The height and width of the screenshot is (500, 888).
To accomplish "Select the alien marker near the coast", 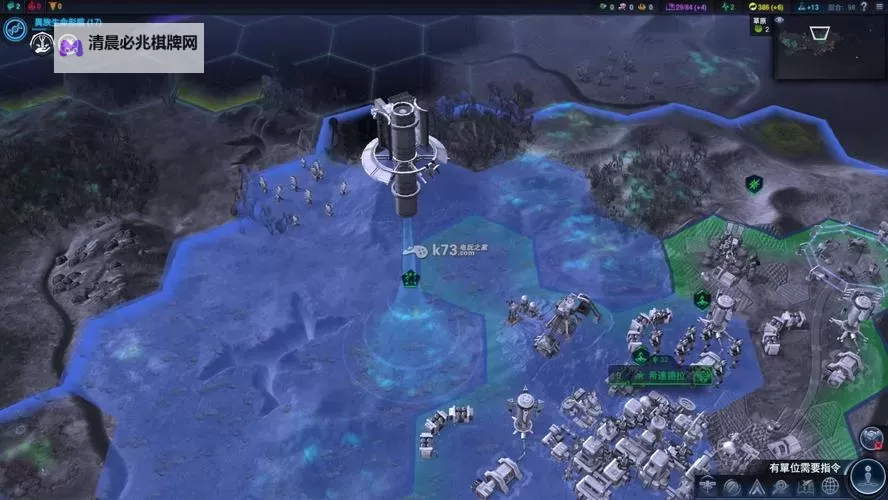I will (754, 184).
